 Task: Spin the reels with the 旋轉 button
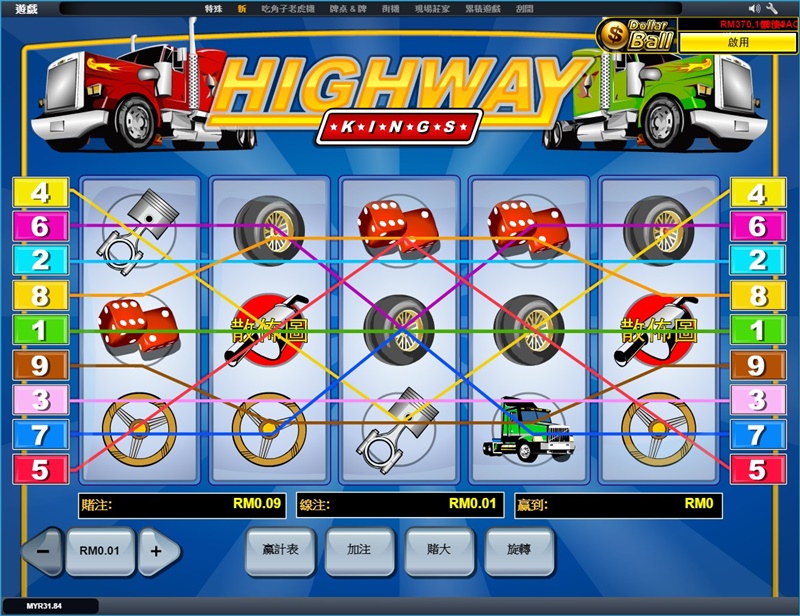point(519,549)
